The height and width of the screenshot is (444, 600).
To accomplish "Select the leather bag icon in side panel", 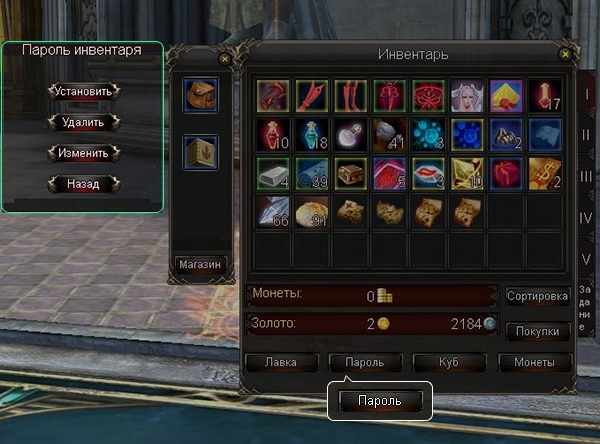I will (x=200, y=96).
